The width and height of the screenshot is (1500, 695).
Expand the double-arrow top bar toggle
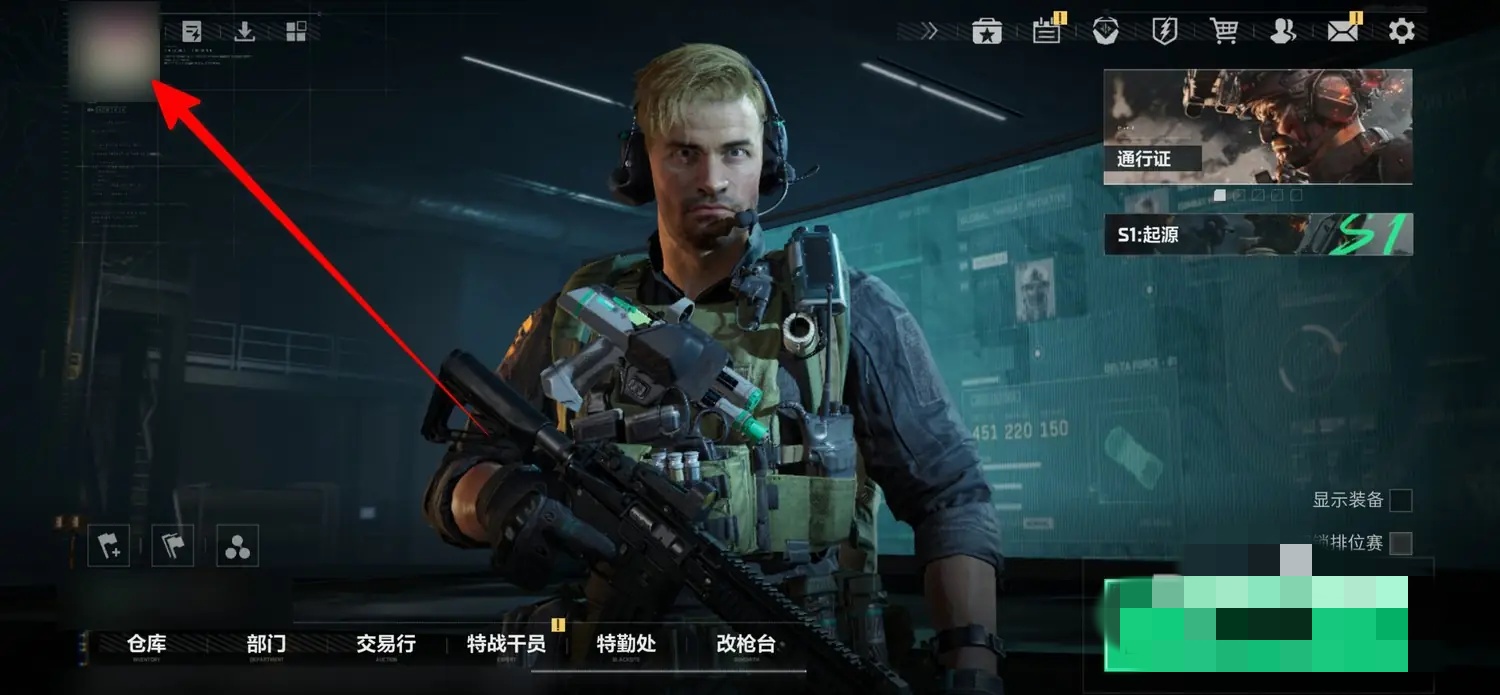[x=930, y=31]
